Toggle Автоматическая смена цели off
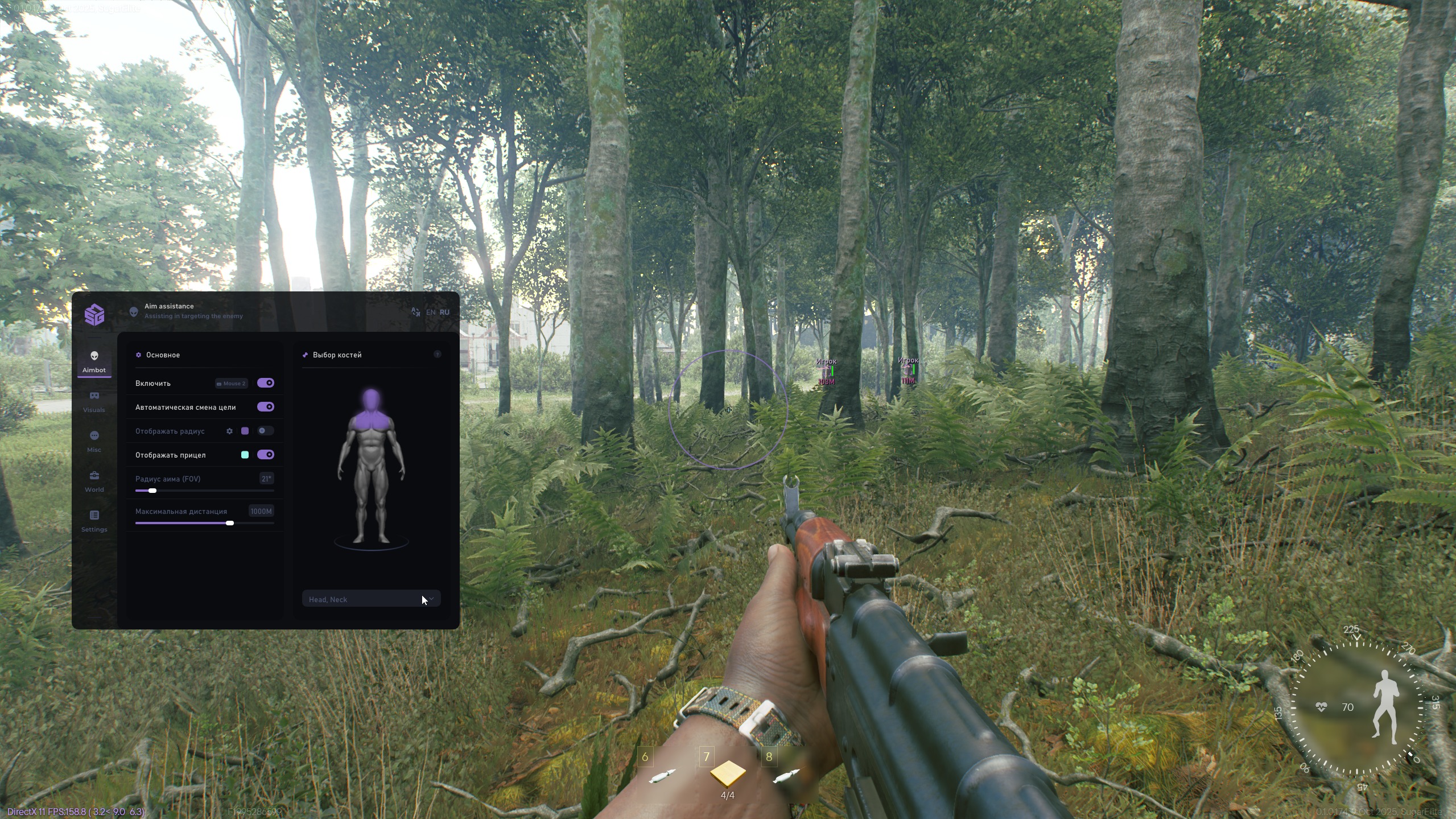The image size is (1456, 819). tap(265, 406)
